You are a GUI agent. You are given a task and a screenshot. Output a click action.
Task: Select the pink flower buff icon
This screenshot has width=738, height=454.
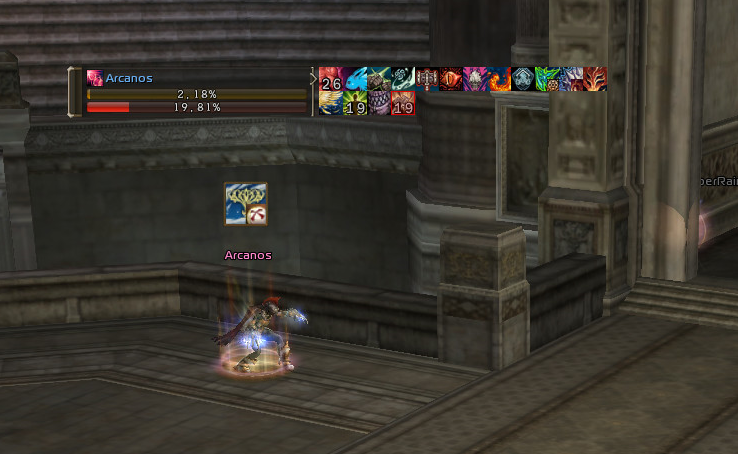pyautogui.click(x=475, y=79)
